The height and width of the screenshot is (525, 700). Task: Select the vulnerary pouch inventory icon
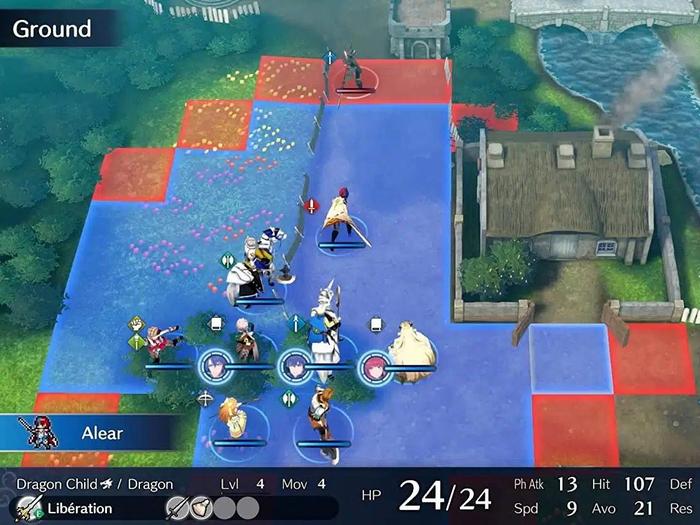(x=202, y=508)
